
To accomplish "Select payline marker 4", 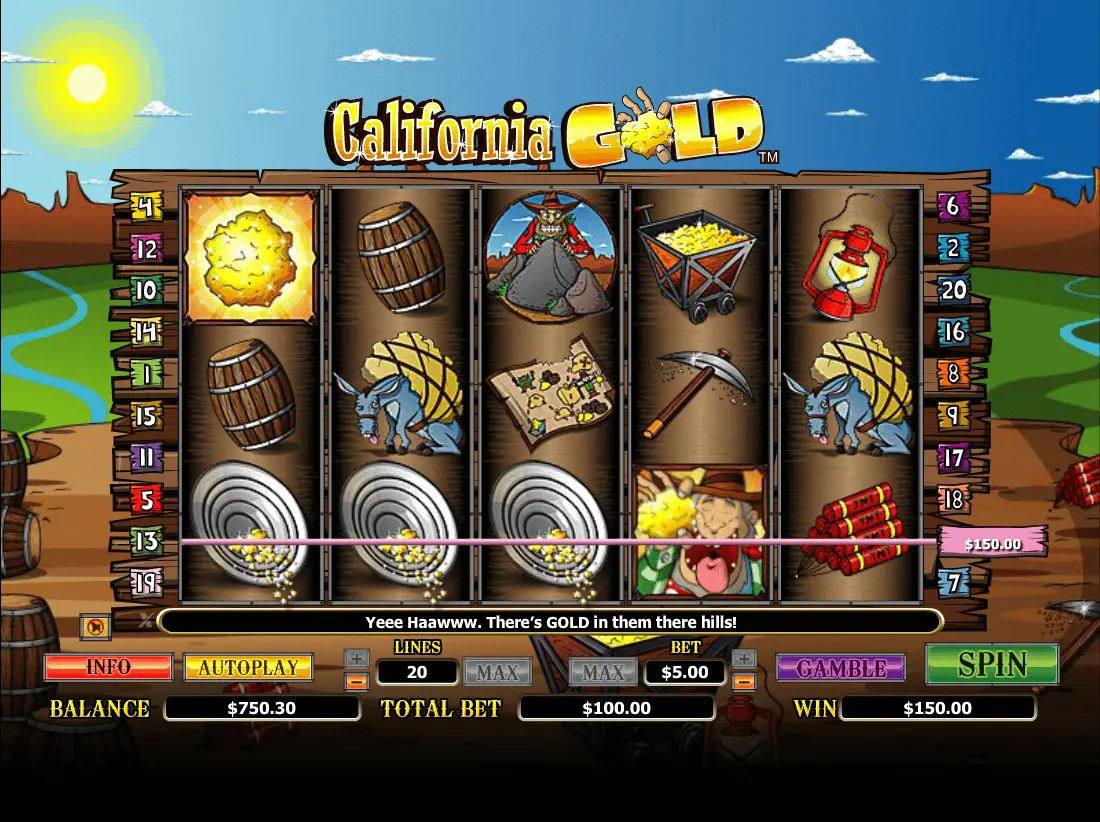I will pos(146,208).
